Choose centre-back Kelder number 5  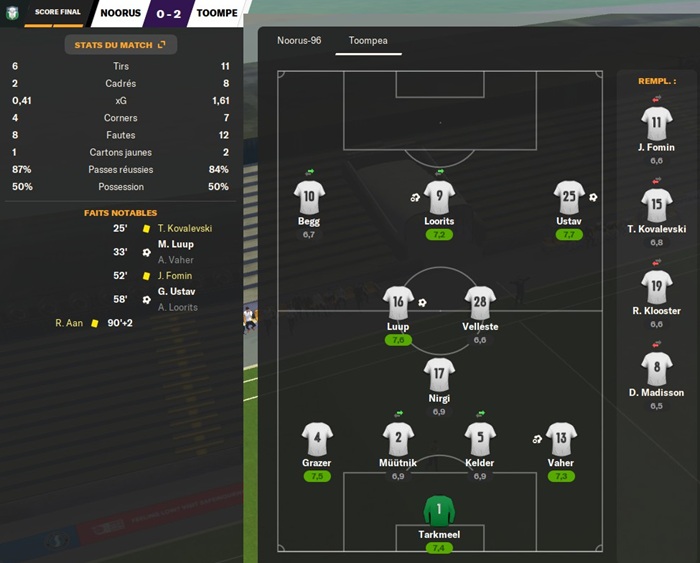[480, 439]
